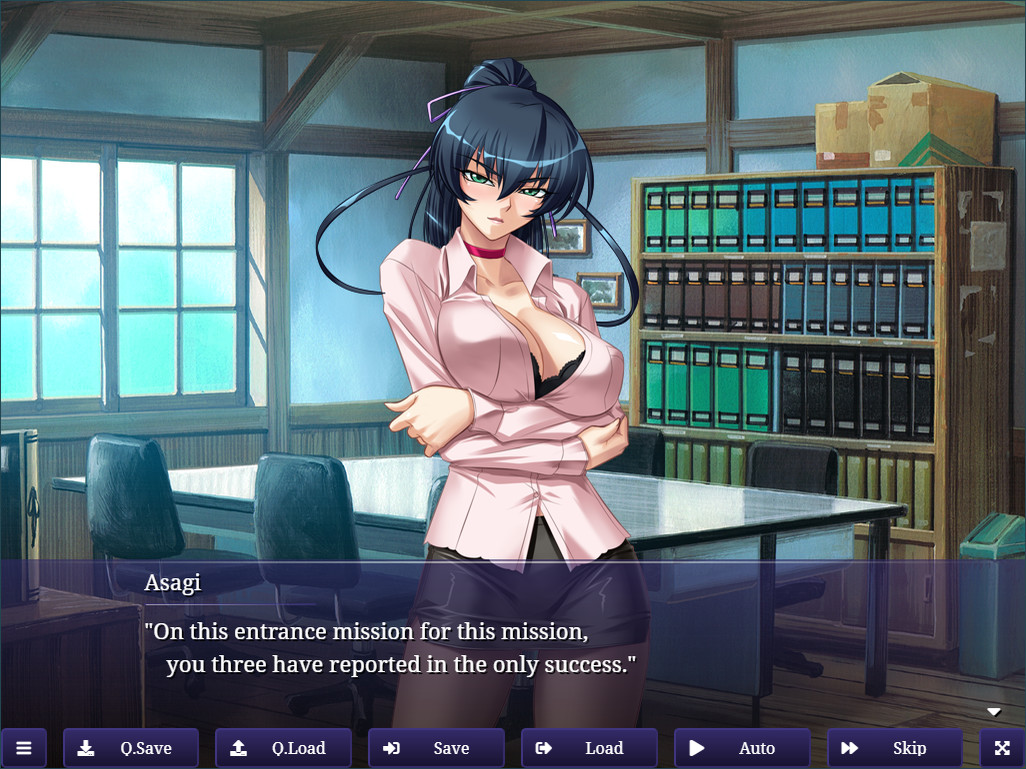Viewport: 1026px width, 769px height.
Task: Quick save with Q.Save button
Action: point(130,748)
